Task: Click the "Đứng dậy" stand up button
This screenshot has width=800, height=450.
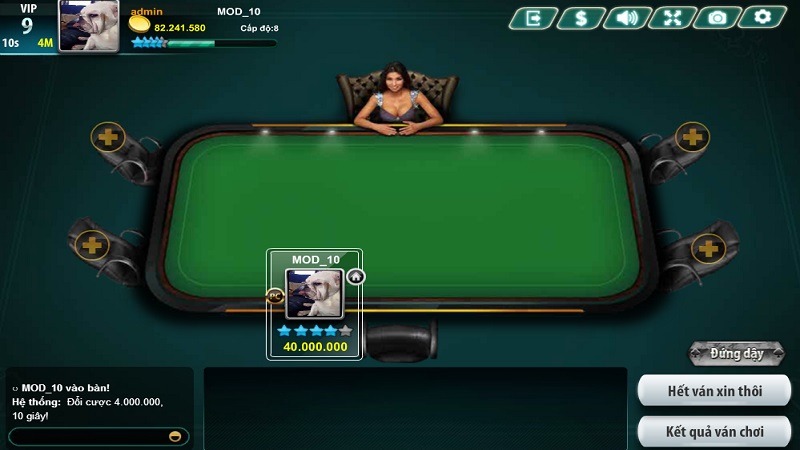Action: click(737, 353)
